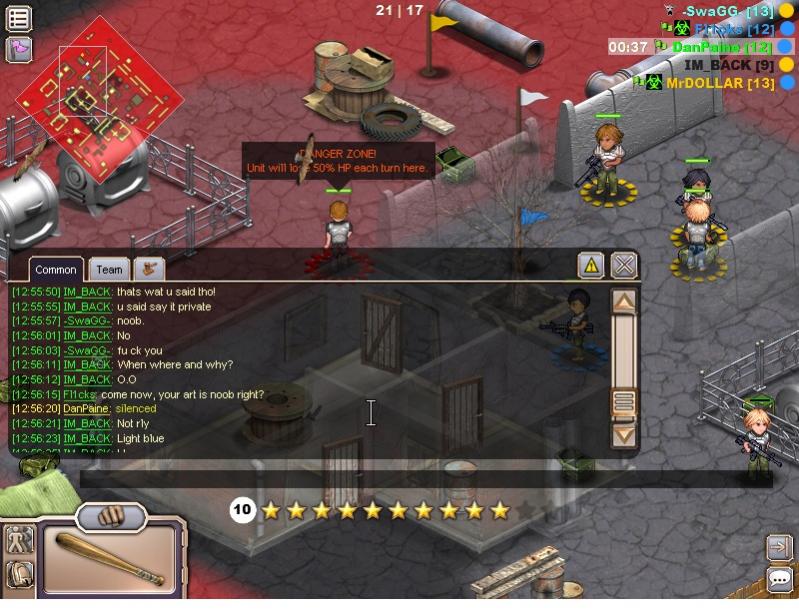Image resolution: width=799 pixels, height=613 pixels.
Task: Select player MrDOLLAR in the player list
Action: coord(719,83)
